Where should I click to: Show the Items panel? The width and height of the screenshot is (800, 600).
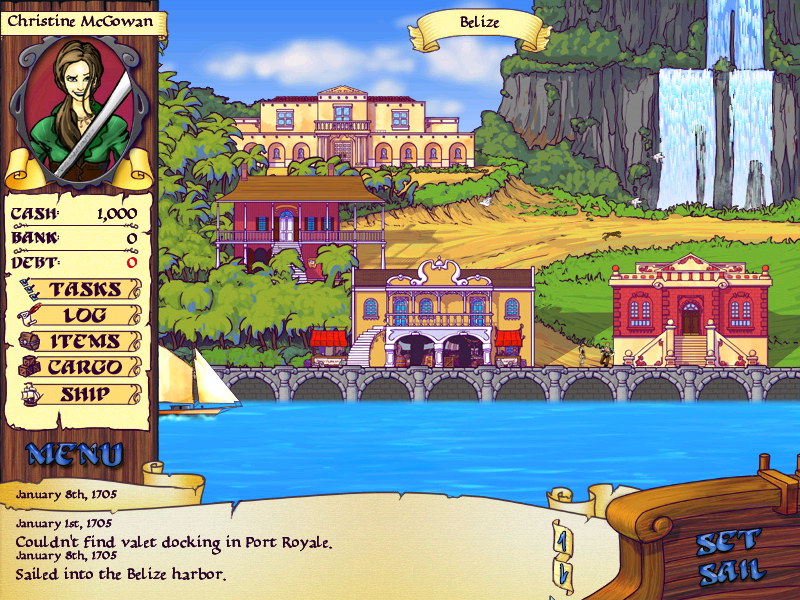pyautogui.click(x=84, y=342)
